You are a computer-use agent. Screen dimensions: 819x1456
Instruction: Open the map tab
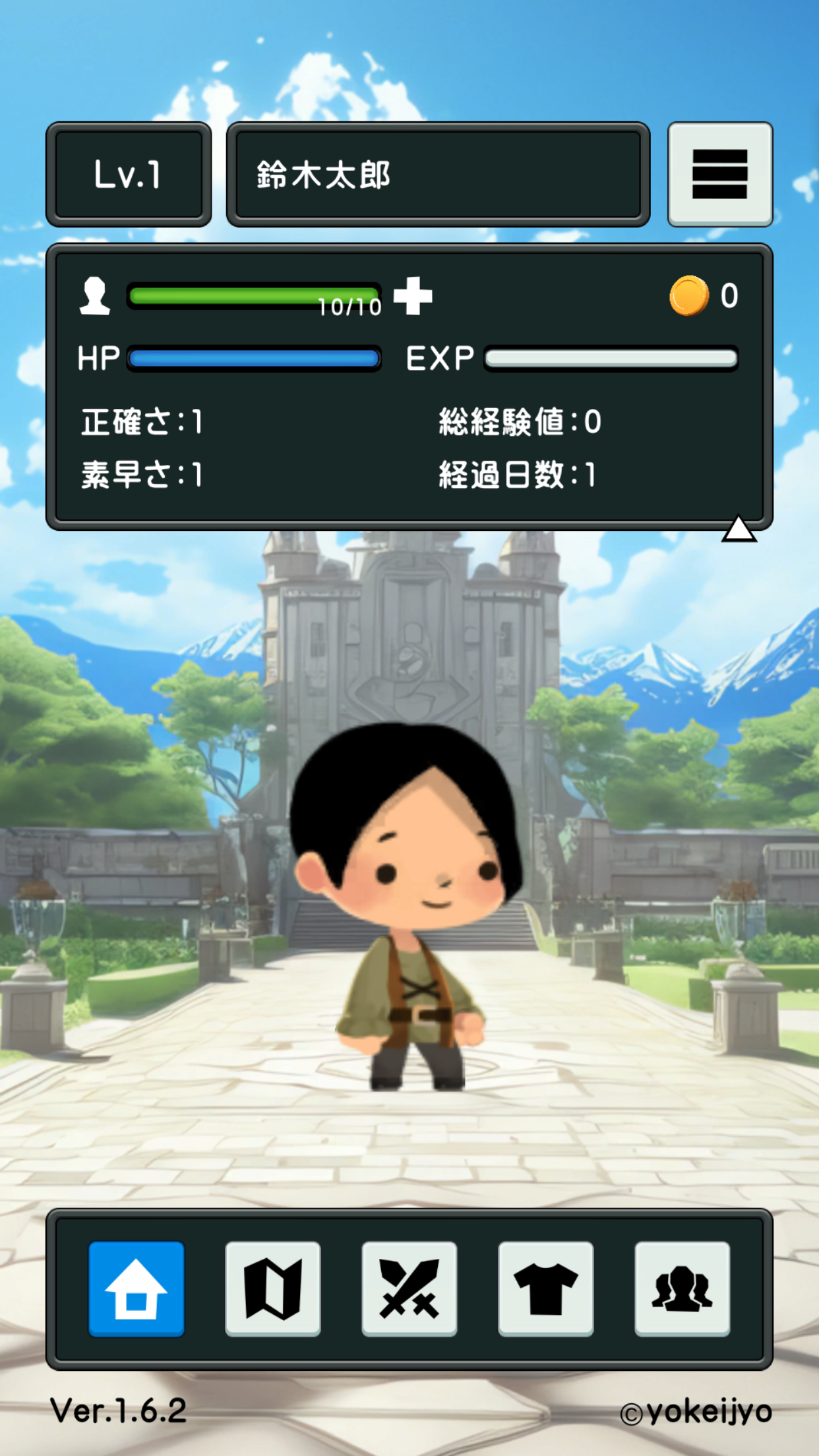(x=273, y=1289)
